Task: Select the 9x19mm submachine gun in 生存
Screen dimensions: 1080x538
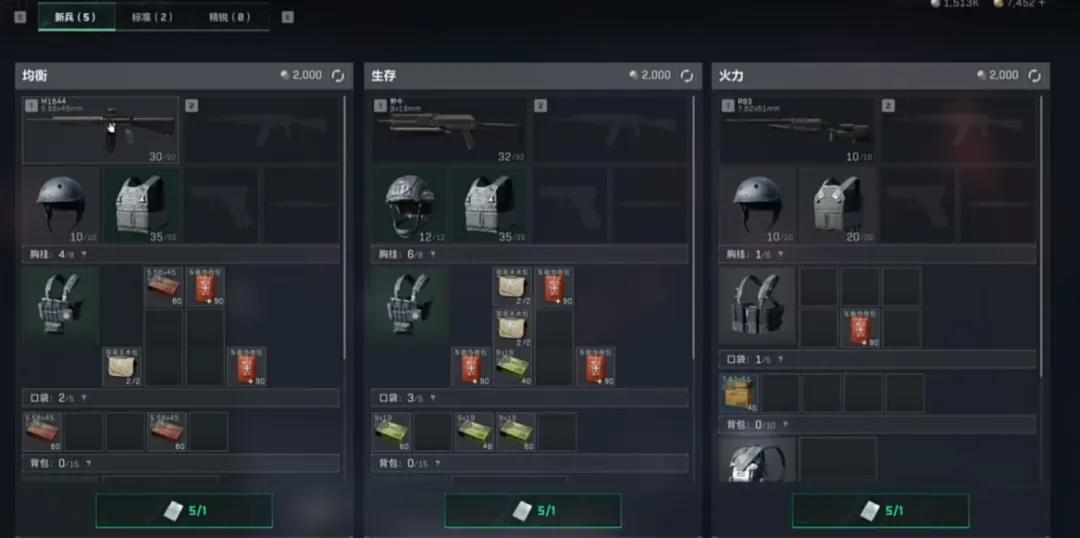Action: (450, 129)
